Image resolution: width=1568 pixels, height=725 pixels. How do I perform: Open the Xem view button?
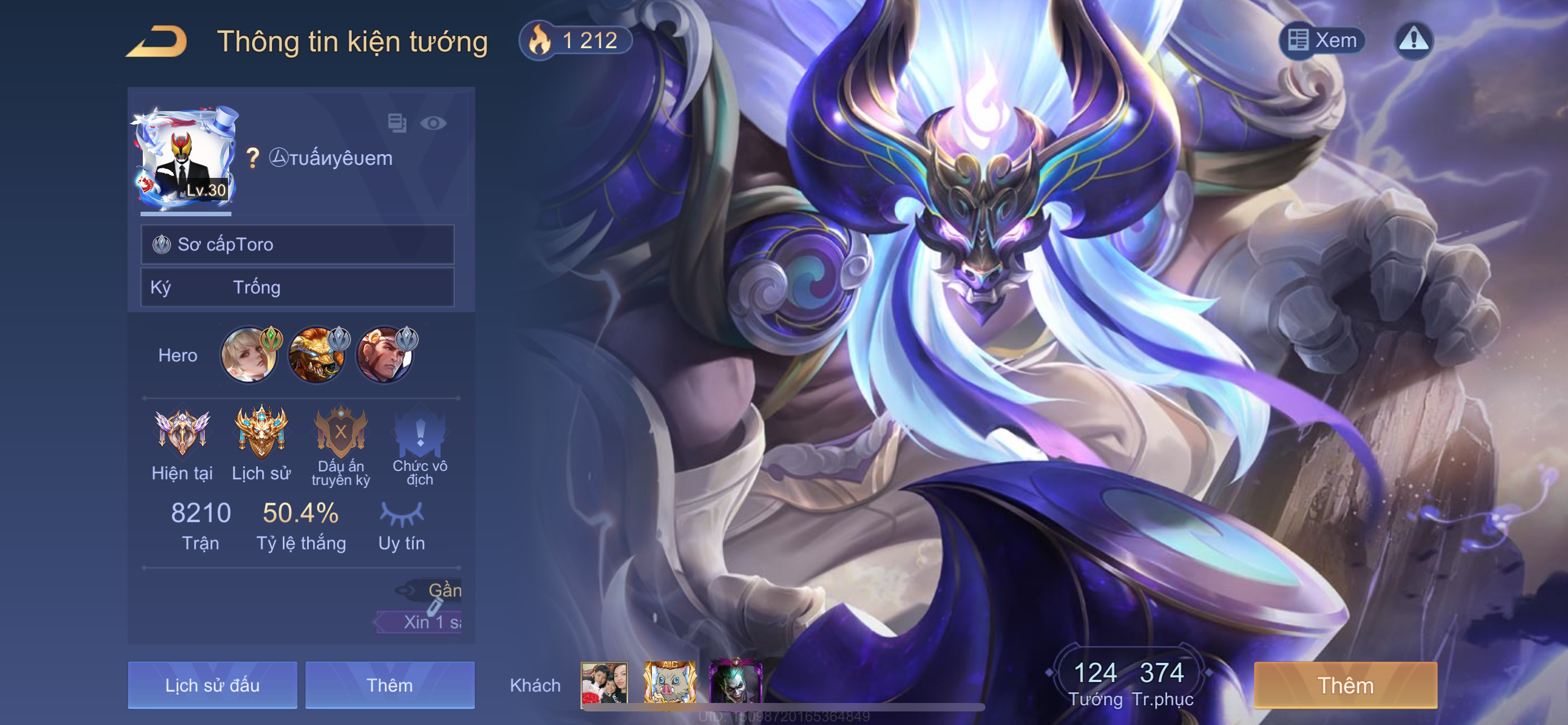click(1321, 41)
